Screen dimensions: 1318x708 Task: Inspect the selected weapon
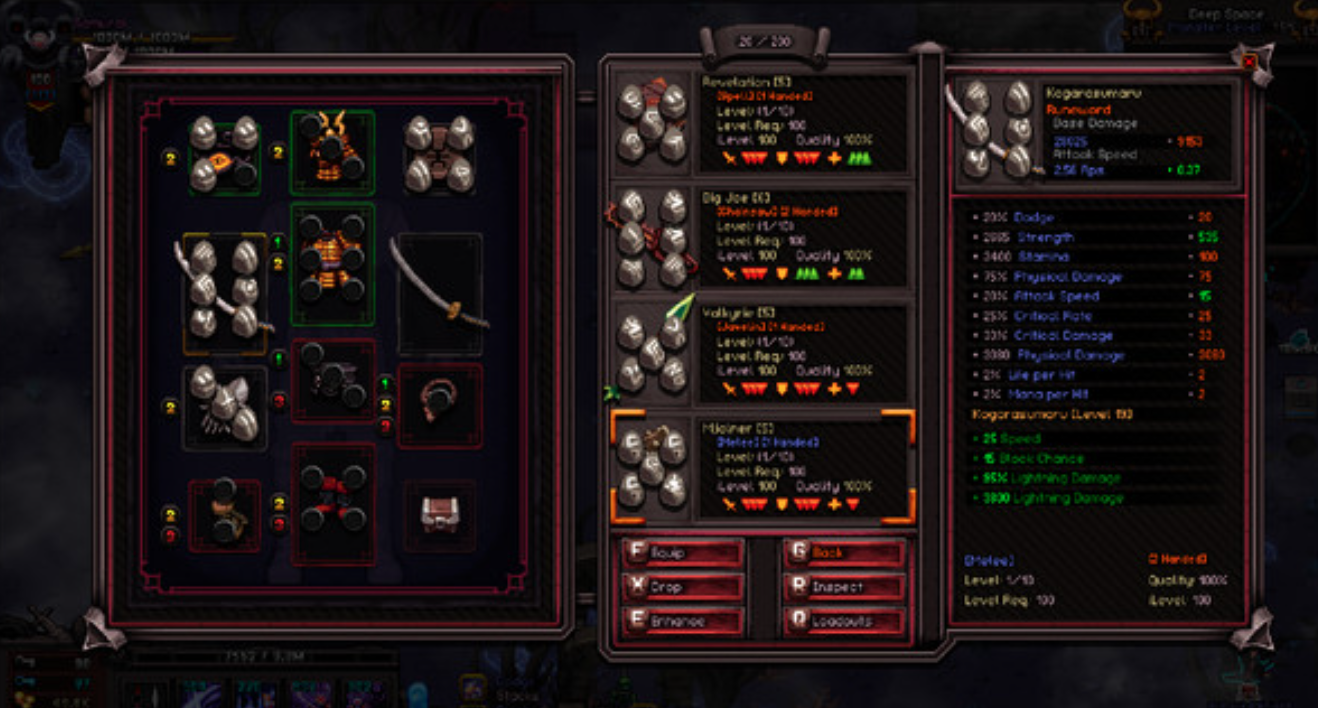(844, 587)
